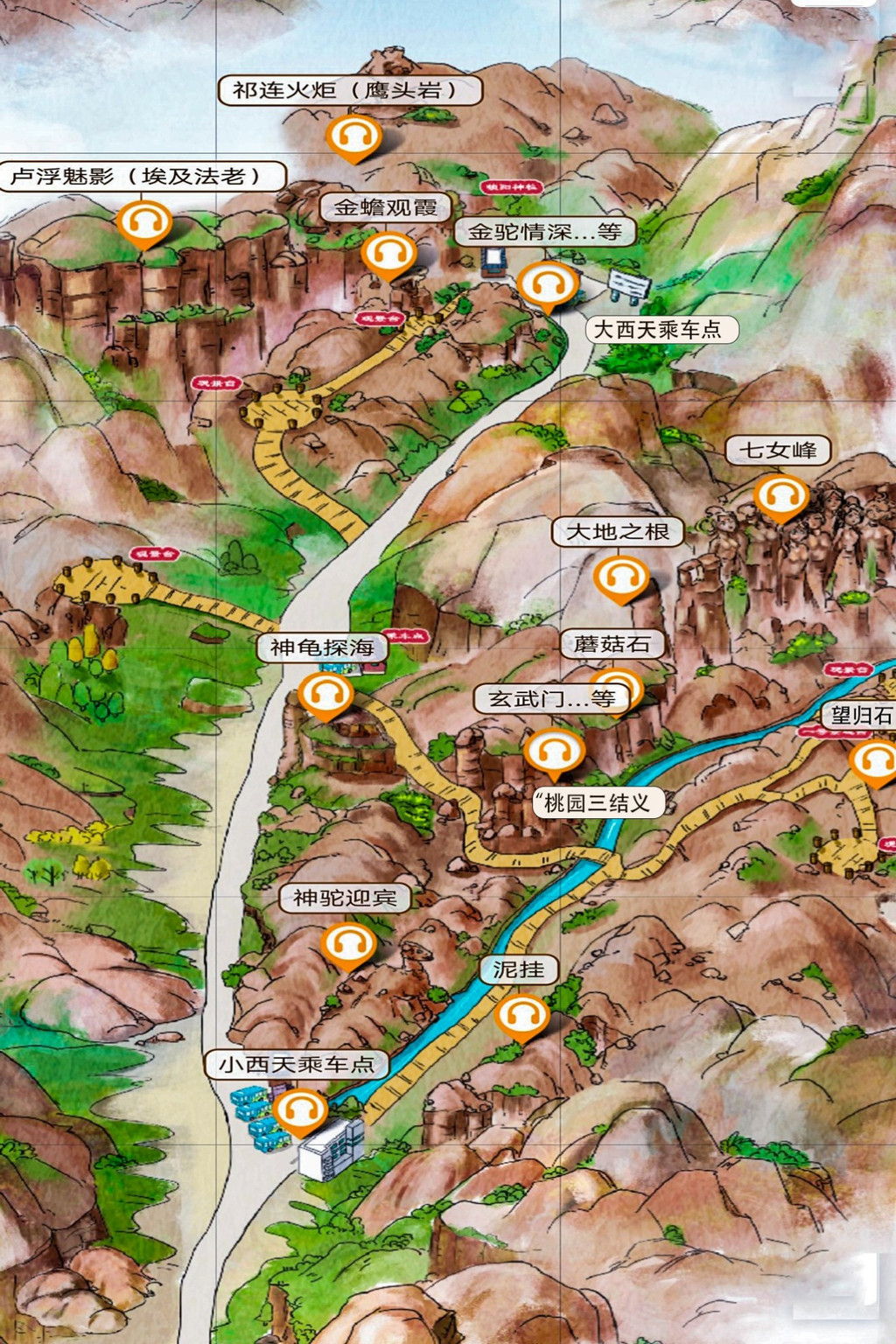Activate the 泥挂 headphone marker
Image resolution: width=896 pixels, height=1344 pixels.
(x=522, y=1016)
